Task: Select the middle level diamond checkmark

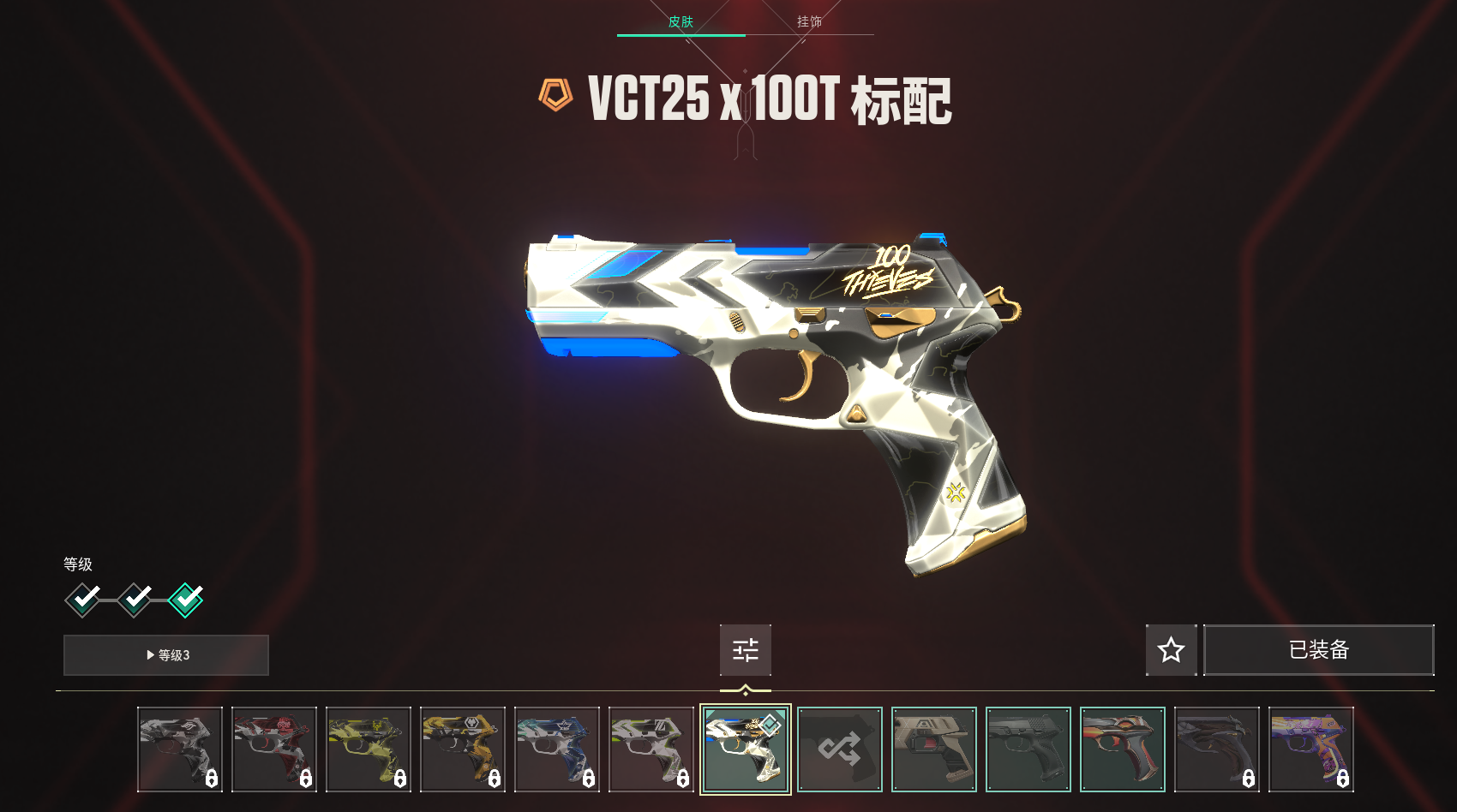Action: [135, 600]
